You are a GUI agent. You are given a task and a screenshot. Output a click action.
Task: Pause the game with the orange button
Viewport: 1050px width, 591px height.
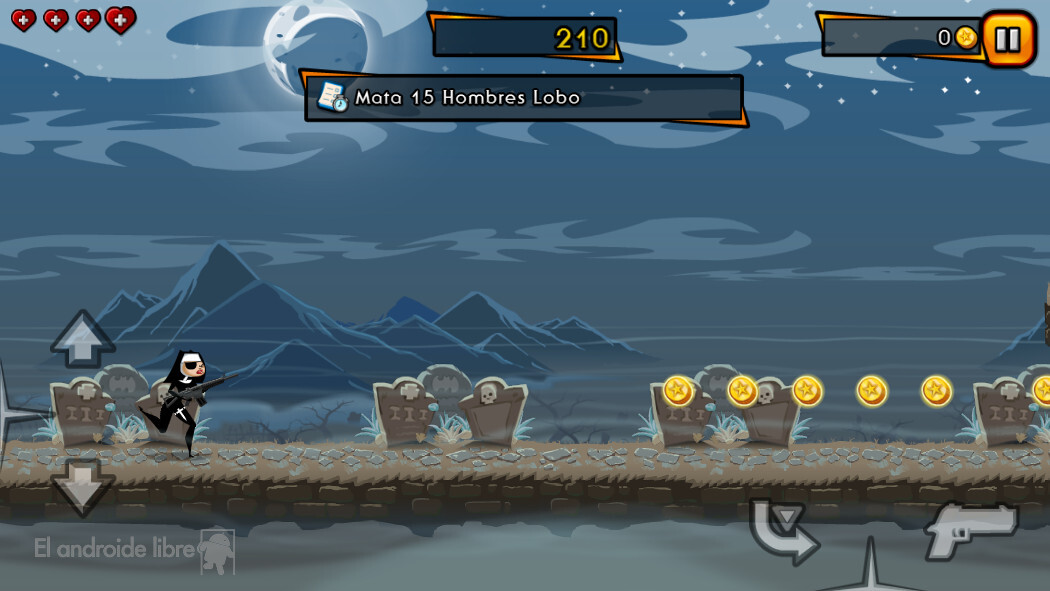1008,39
